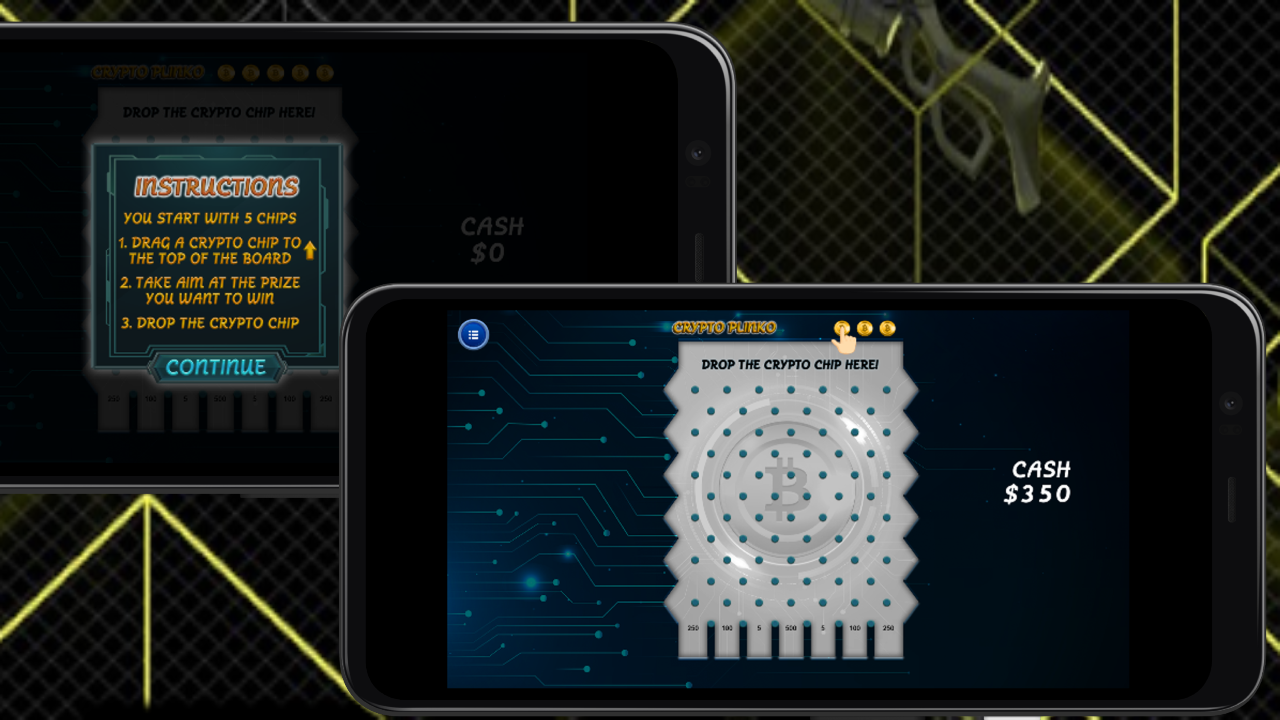
Task: Select the 500 prize slot
Action: pos(792,627)
